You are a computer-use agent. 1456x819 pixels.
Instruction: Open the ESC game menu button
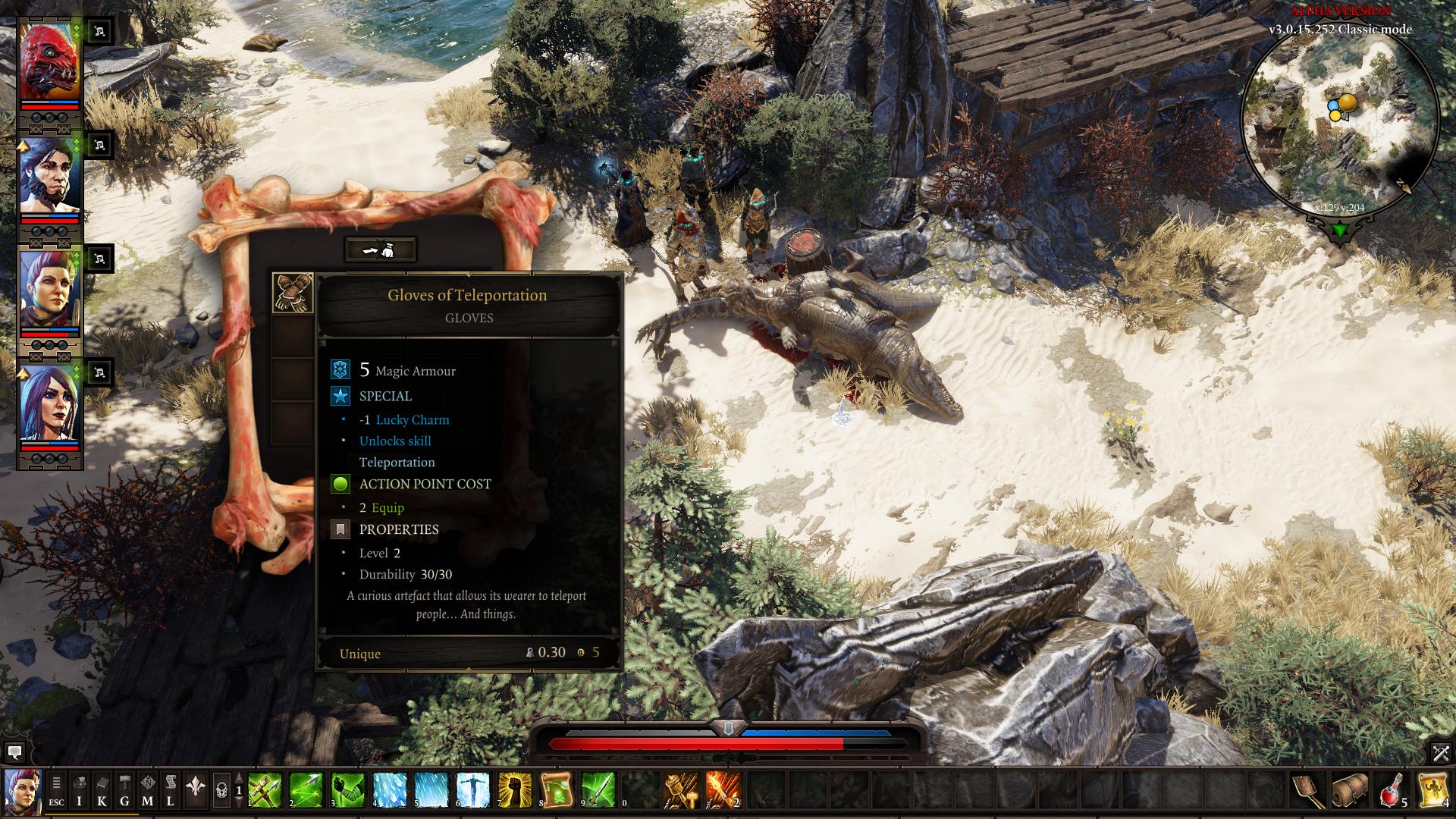(57, 790)
